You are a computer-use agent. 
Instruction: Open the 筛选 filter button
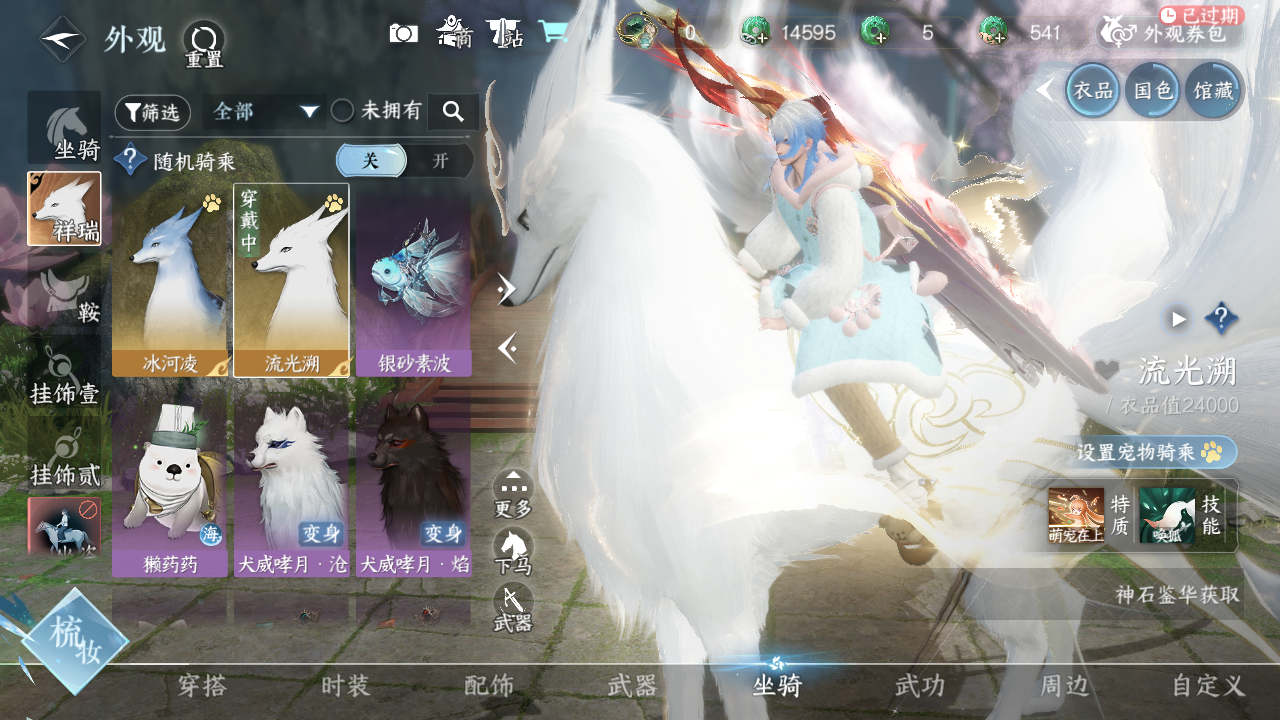point(152,113)
